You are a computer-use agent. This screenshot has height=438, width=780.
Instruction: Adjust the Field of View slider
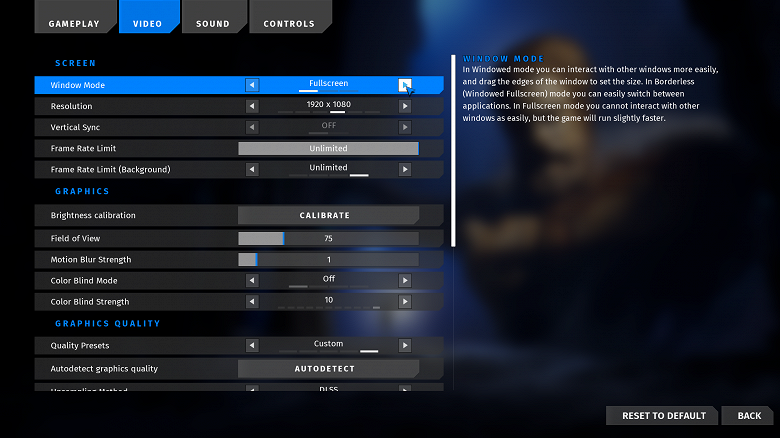(328, 239)
